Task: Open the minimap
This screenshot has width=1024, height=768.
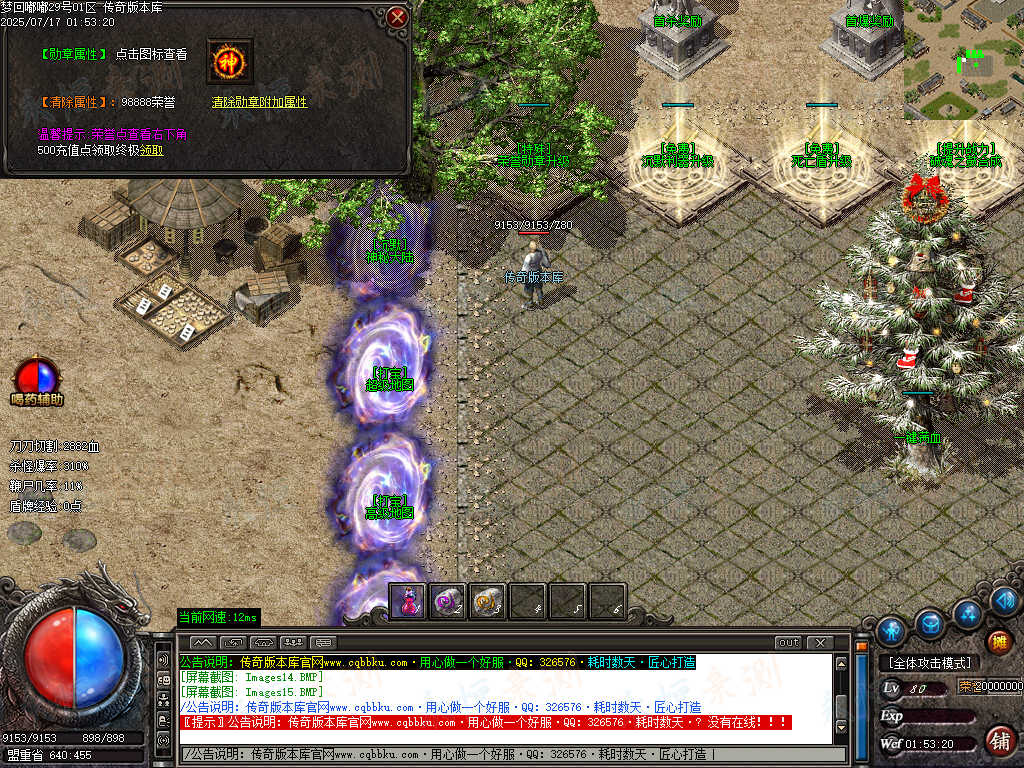Action: pyautogui.click(x=963, y=60)
